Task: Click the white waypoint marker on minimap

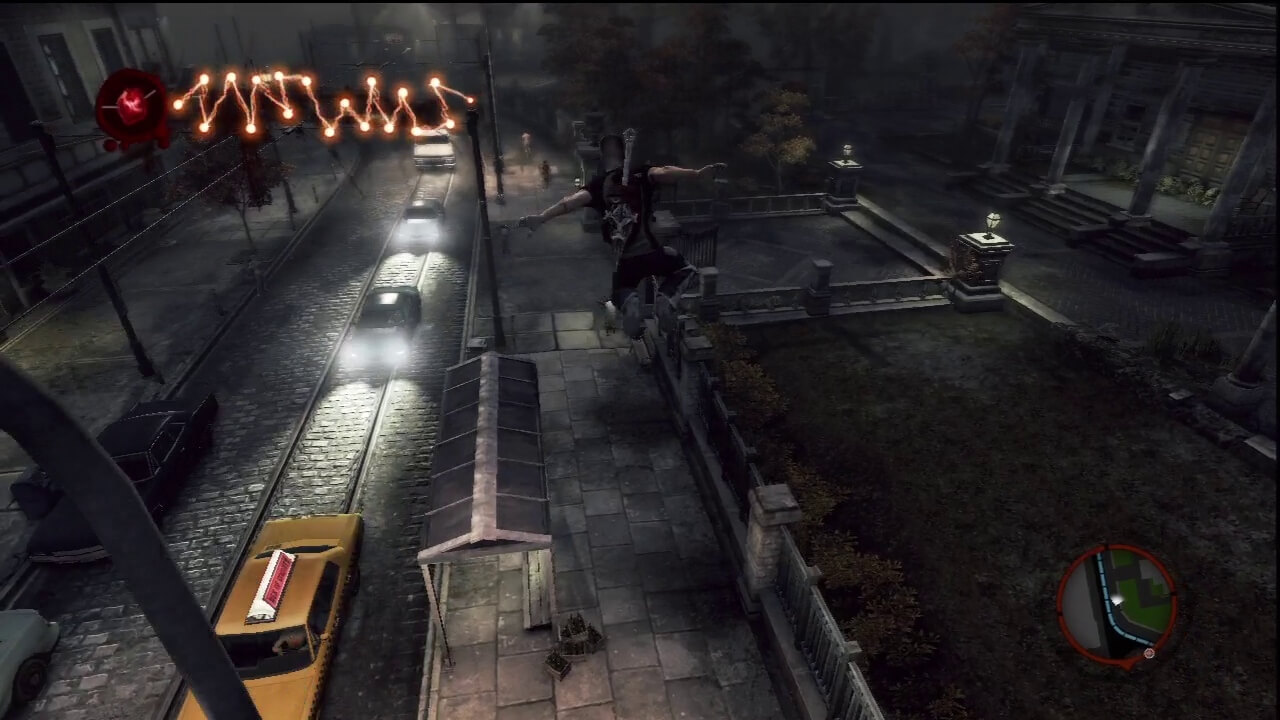Action: tap(1117, 599)
